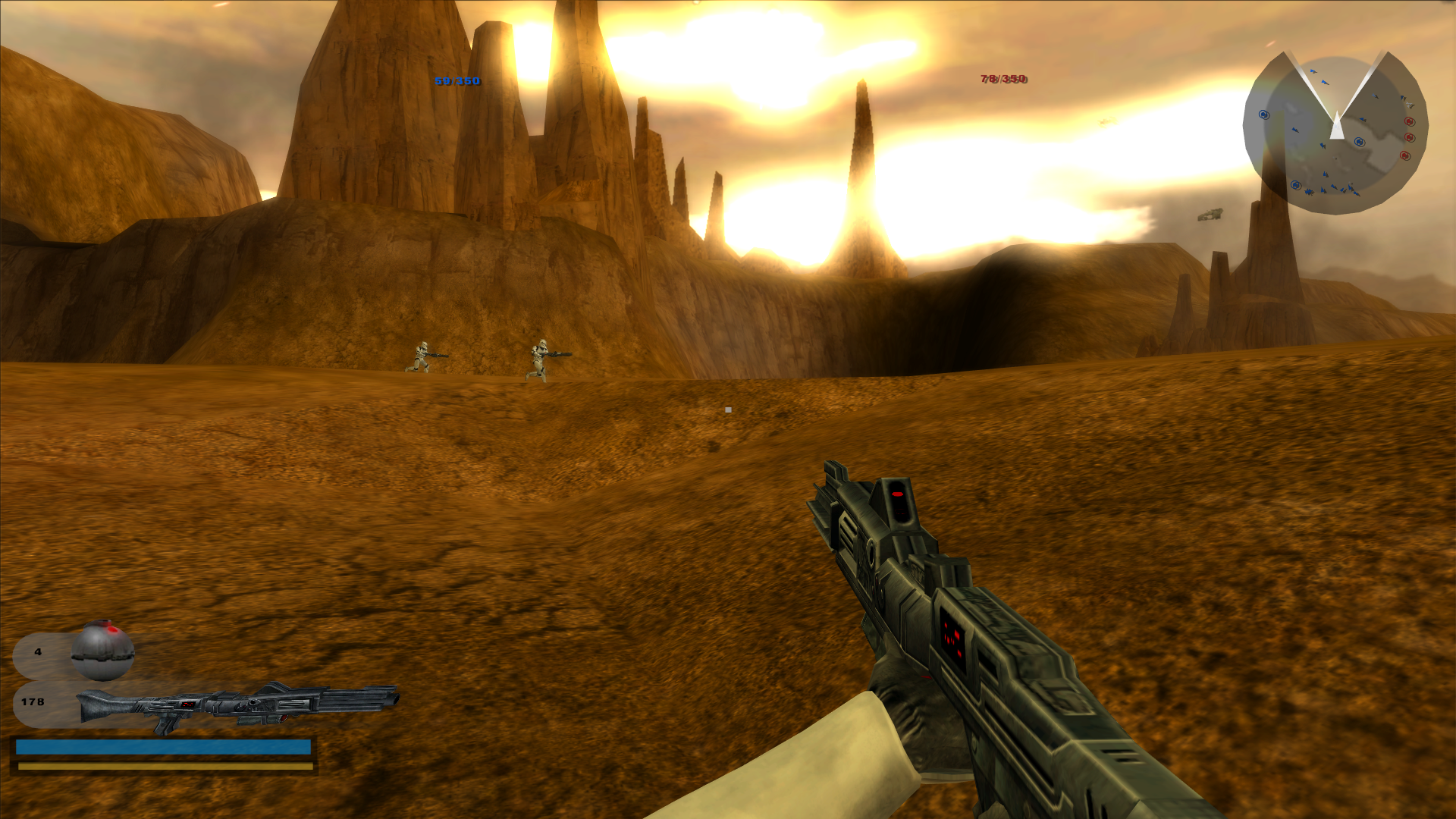
Task: Click the topmost red command post icon on radar
Action: 1408,122
